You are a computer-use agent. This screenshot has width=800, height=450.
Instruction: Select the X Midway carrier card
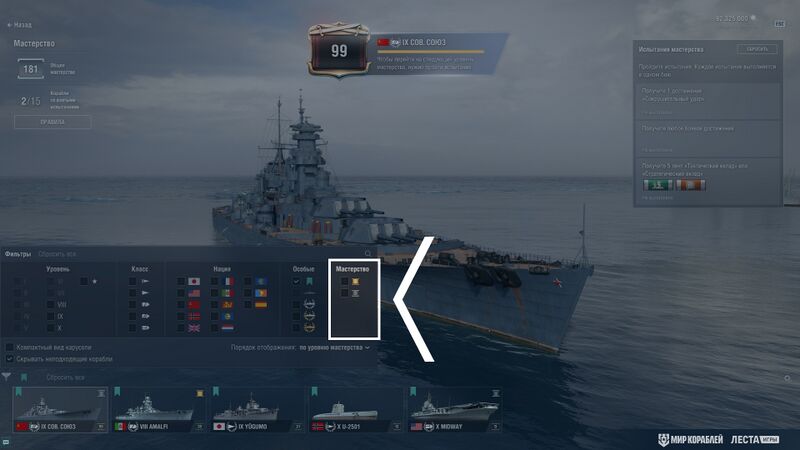450,411
